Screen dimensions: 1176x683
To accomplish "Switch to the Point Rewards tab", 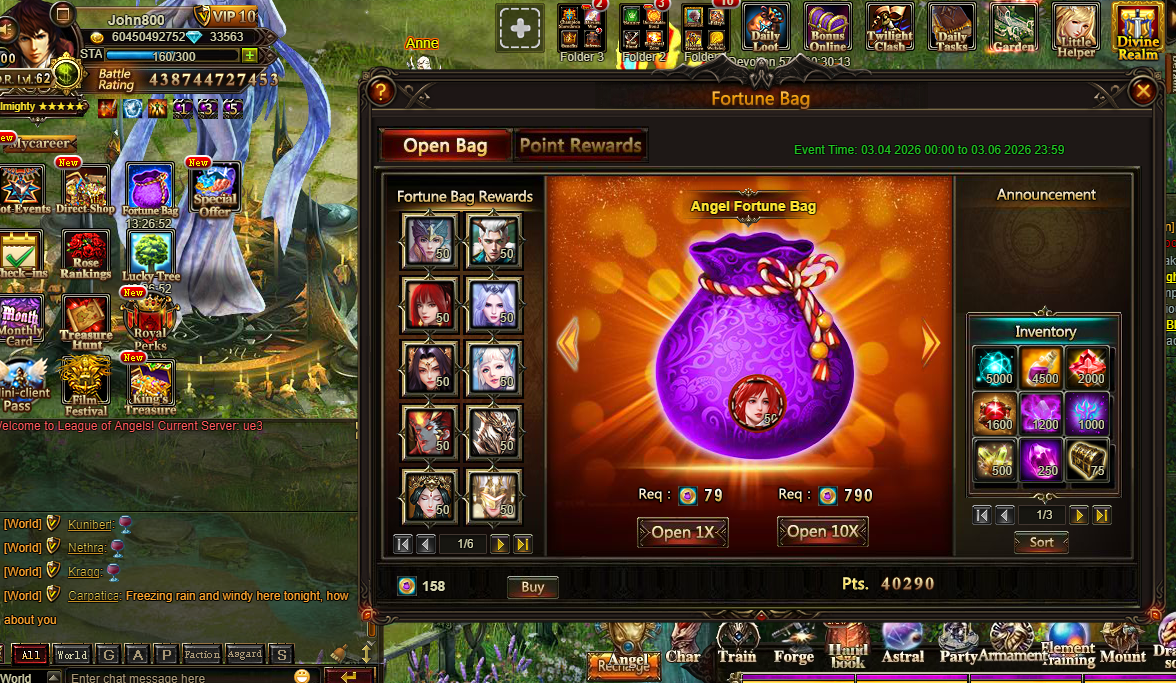I will point(580,145).
